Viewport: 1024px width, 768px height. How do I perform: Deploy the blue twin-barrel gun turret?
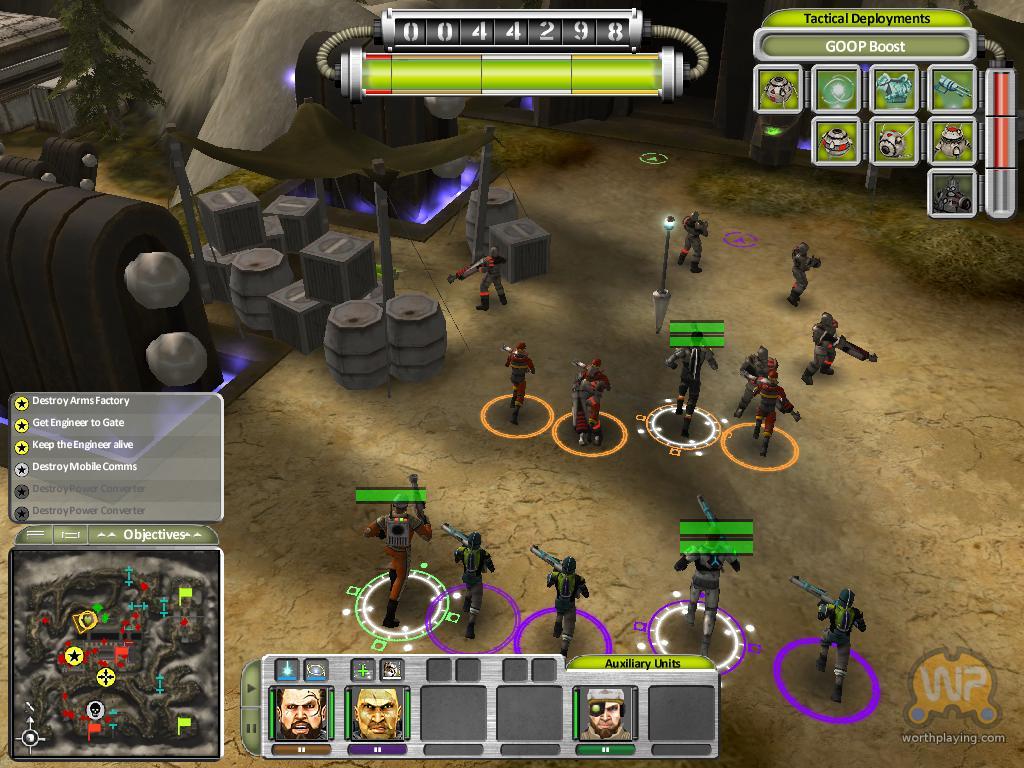(x=952, y=90)
